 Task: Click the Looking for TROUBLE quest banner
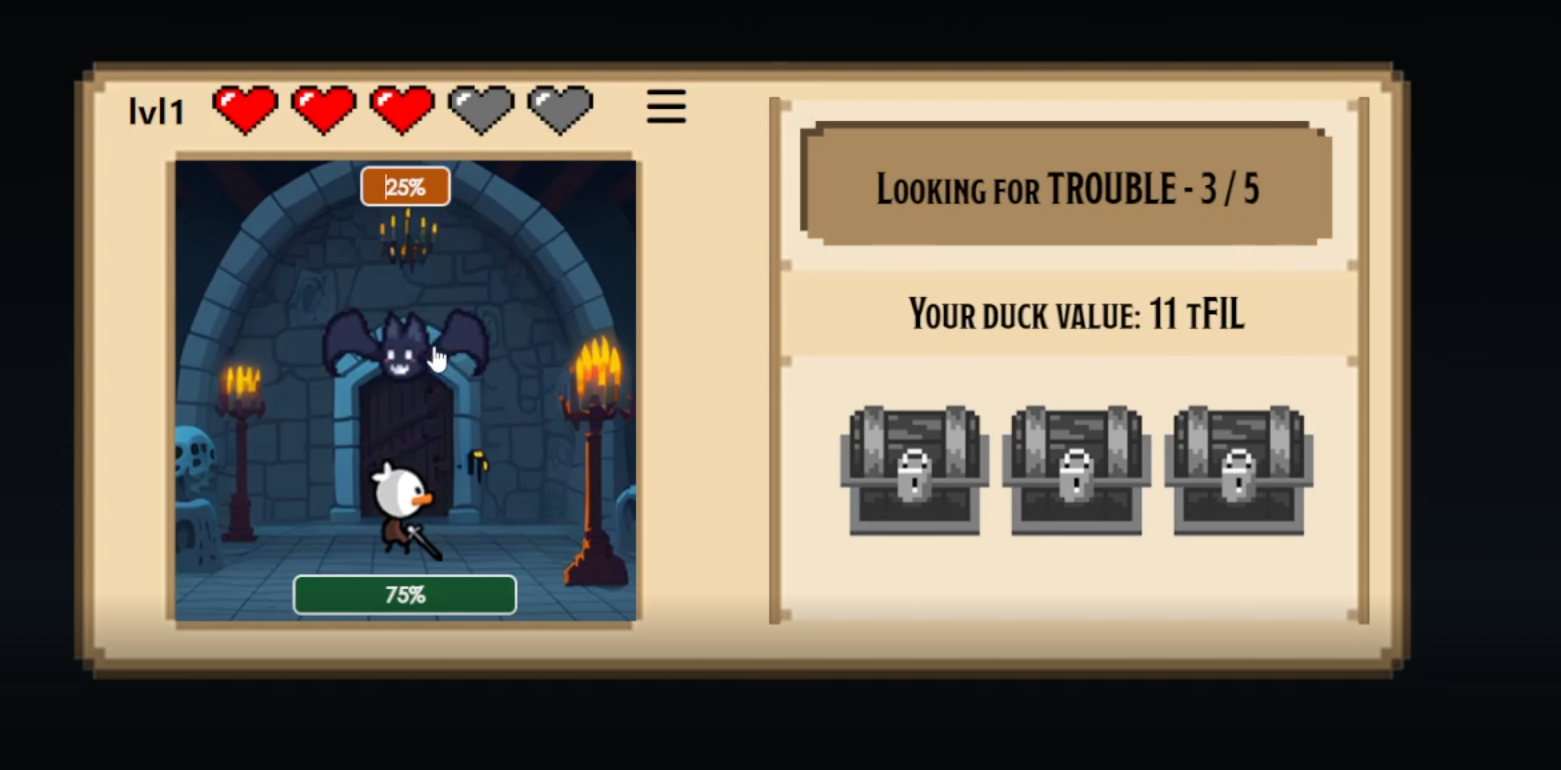coord(1067,188)
